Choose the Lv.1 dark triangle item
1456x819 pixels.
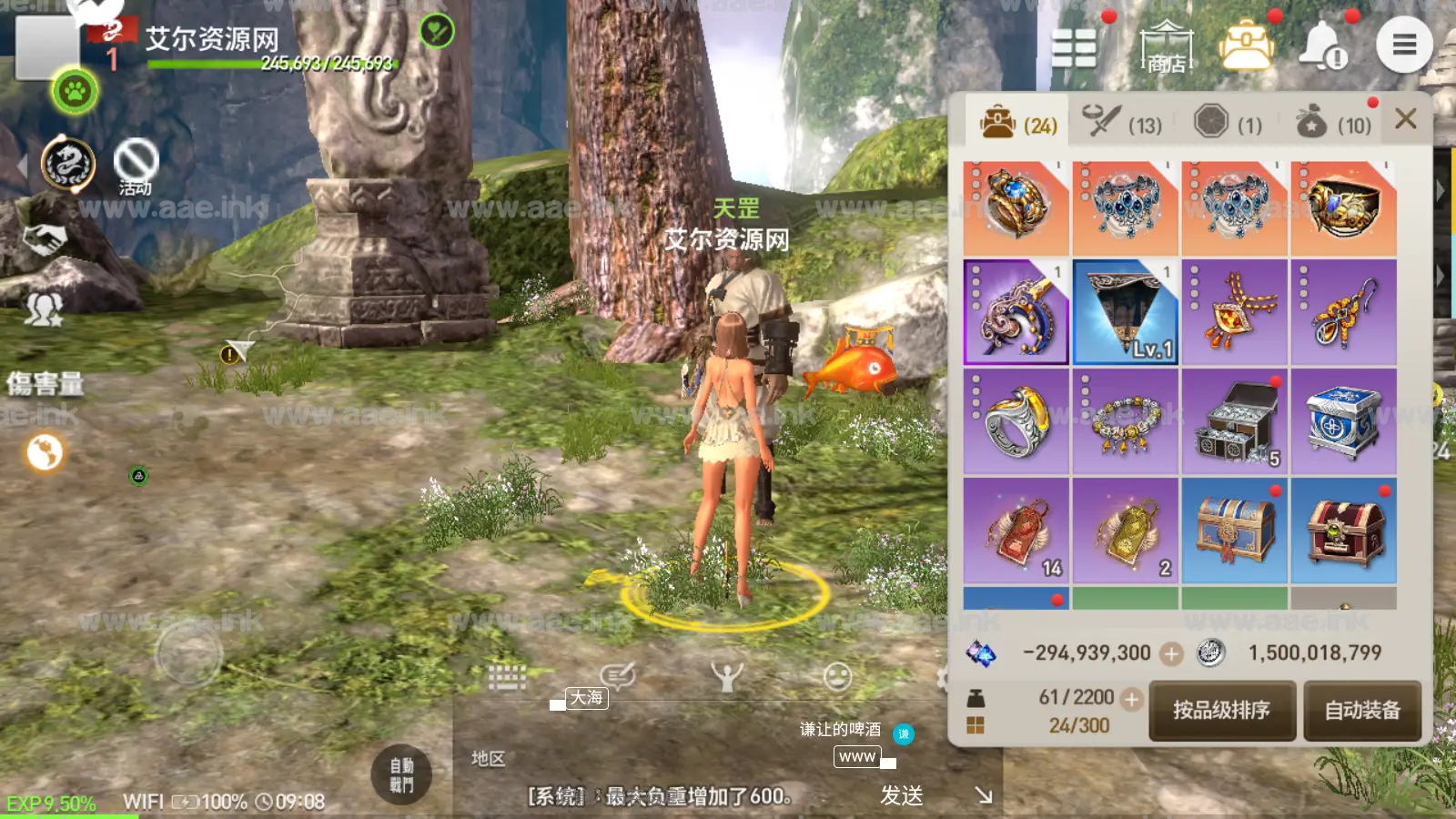coord(1125,312)
